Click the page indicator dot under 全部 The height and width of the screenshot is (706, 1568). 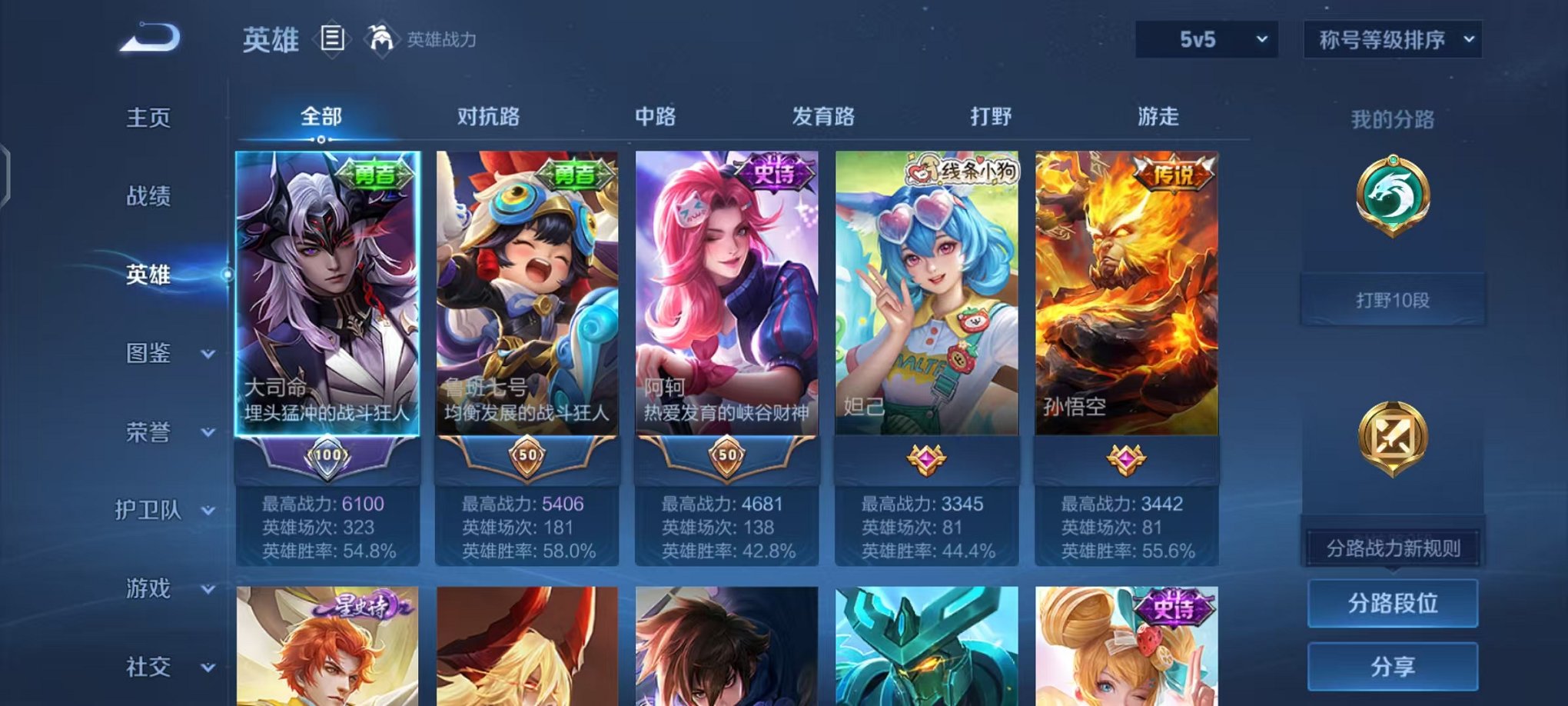321,138
